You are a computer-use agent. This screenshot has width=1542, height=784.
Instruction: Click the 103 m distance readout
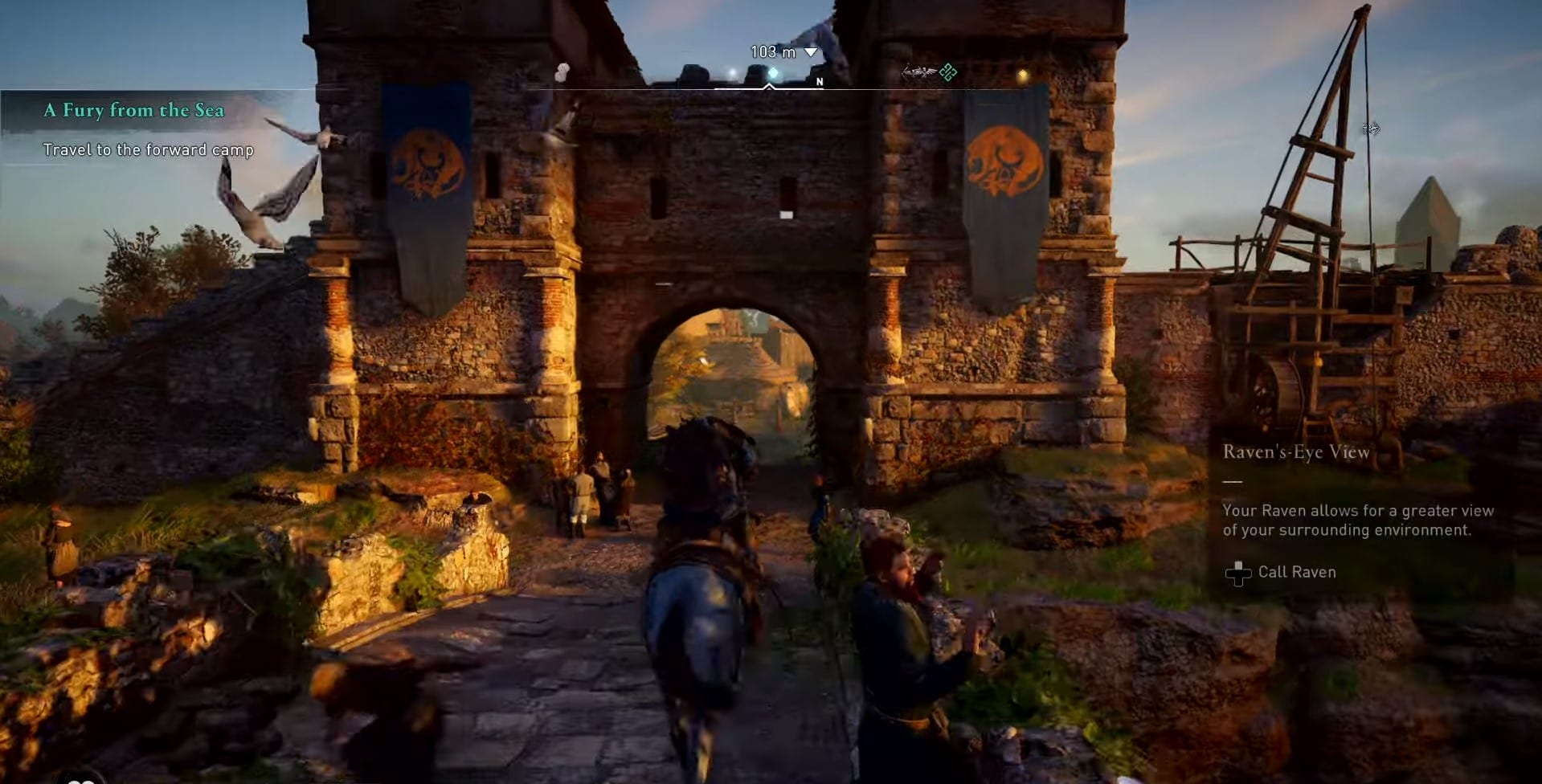pos(771,51)
